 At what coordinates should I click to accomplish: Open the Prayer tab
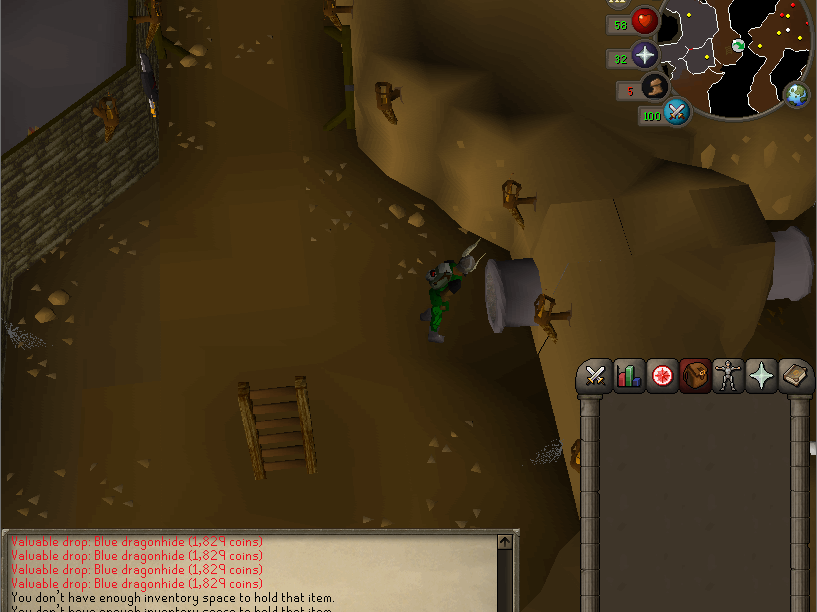pyautogui.click(x=761, y=376)
